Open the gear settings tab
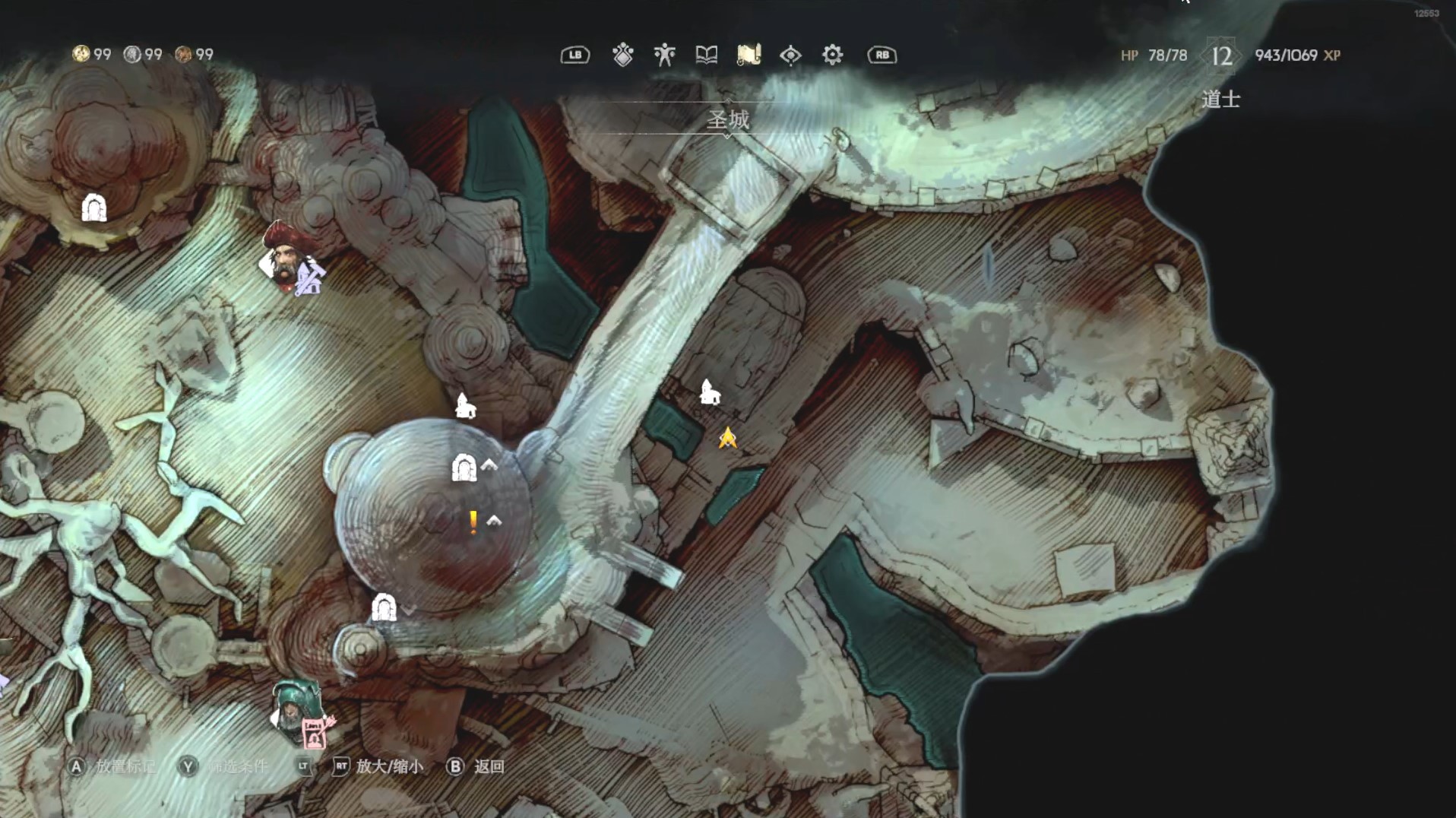The height and width of the screenshot is (818, 1456). 832,55
